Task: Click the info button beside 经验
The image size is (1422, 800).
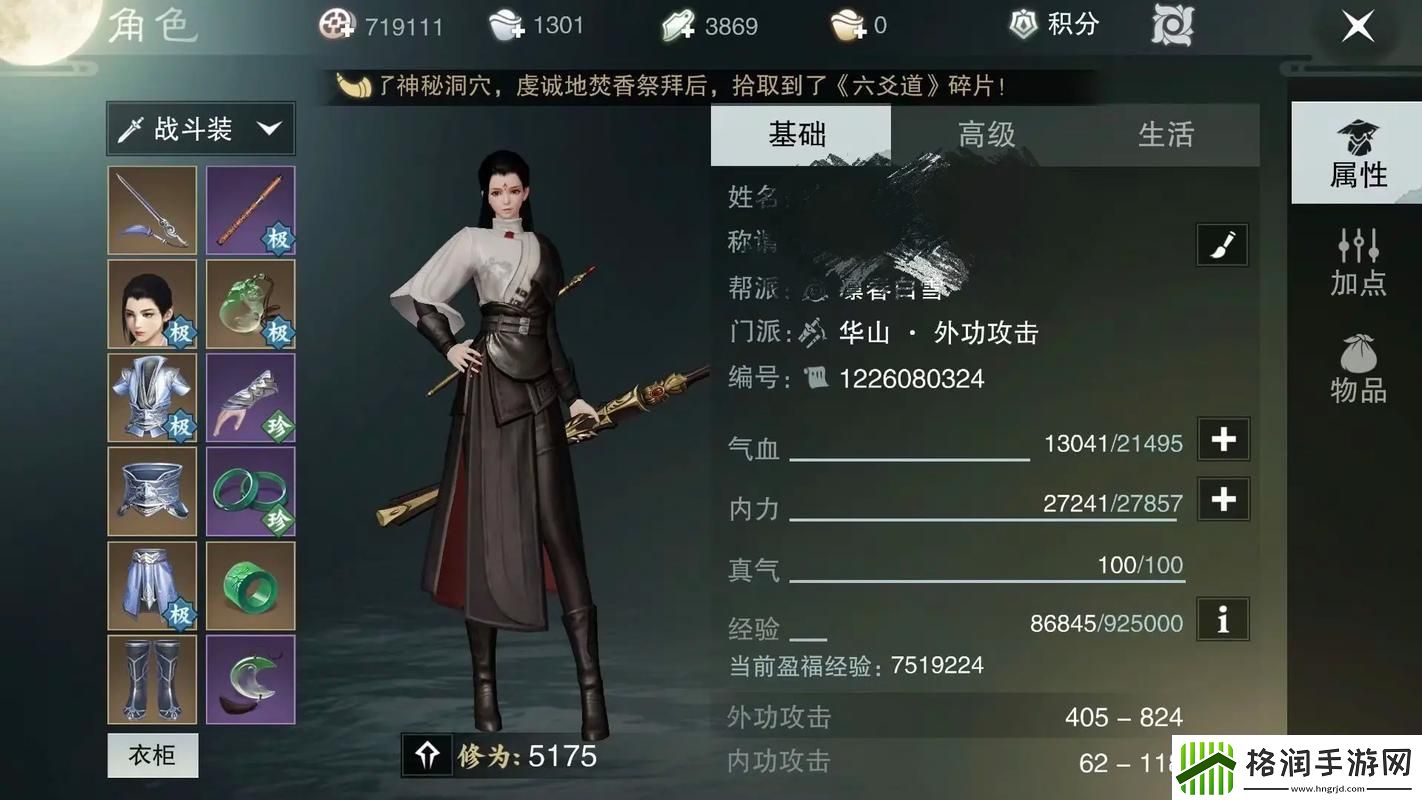Action: click(x=1222, y=620)
